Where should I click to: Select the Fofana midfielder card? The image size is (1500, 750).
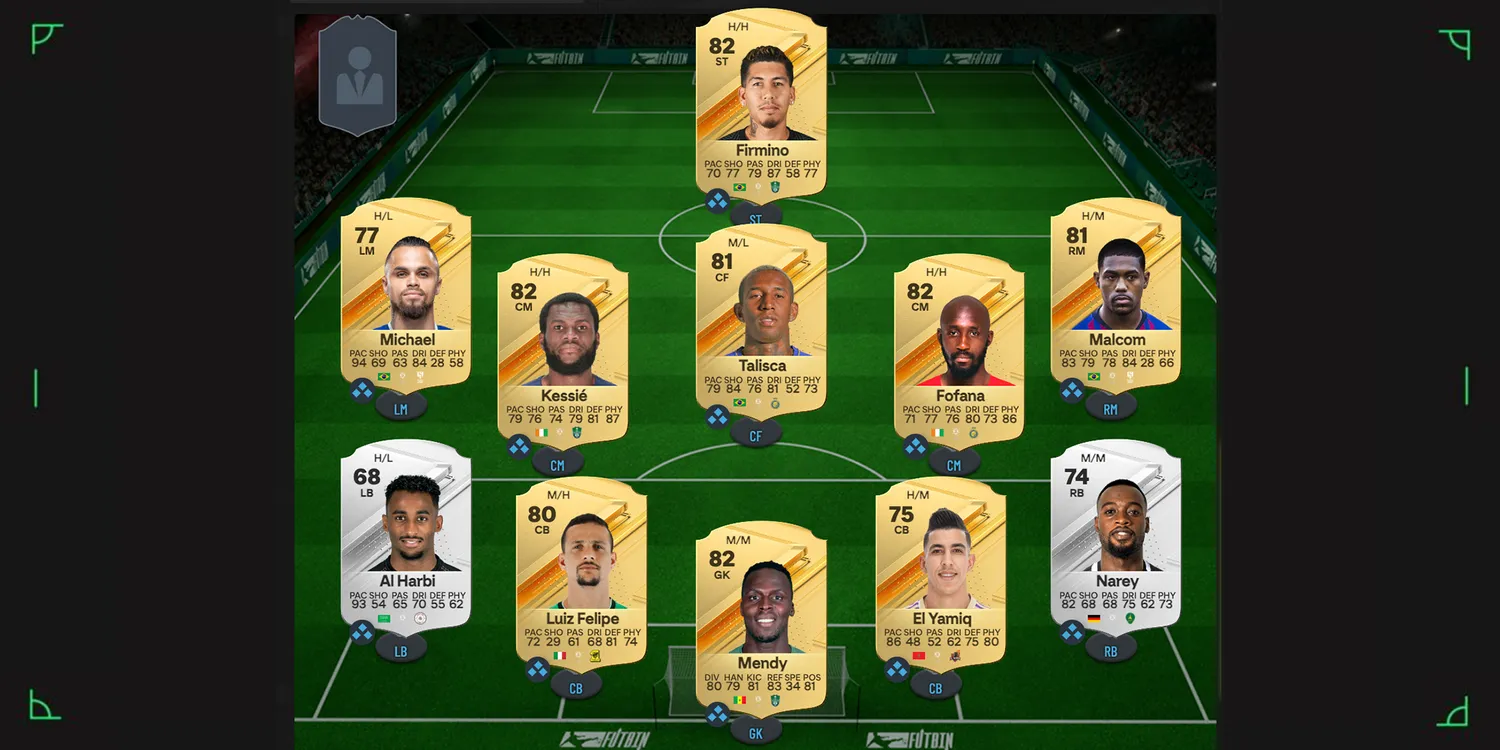pyautogui.click(x=959, y=345)
